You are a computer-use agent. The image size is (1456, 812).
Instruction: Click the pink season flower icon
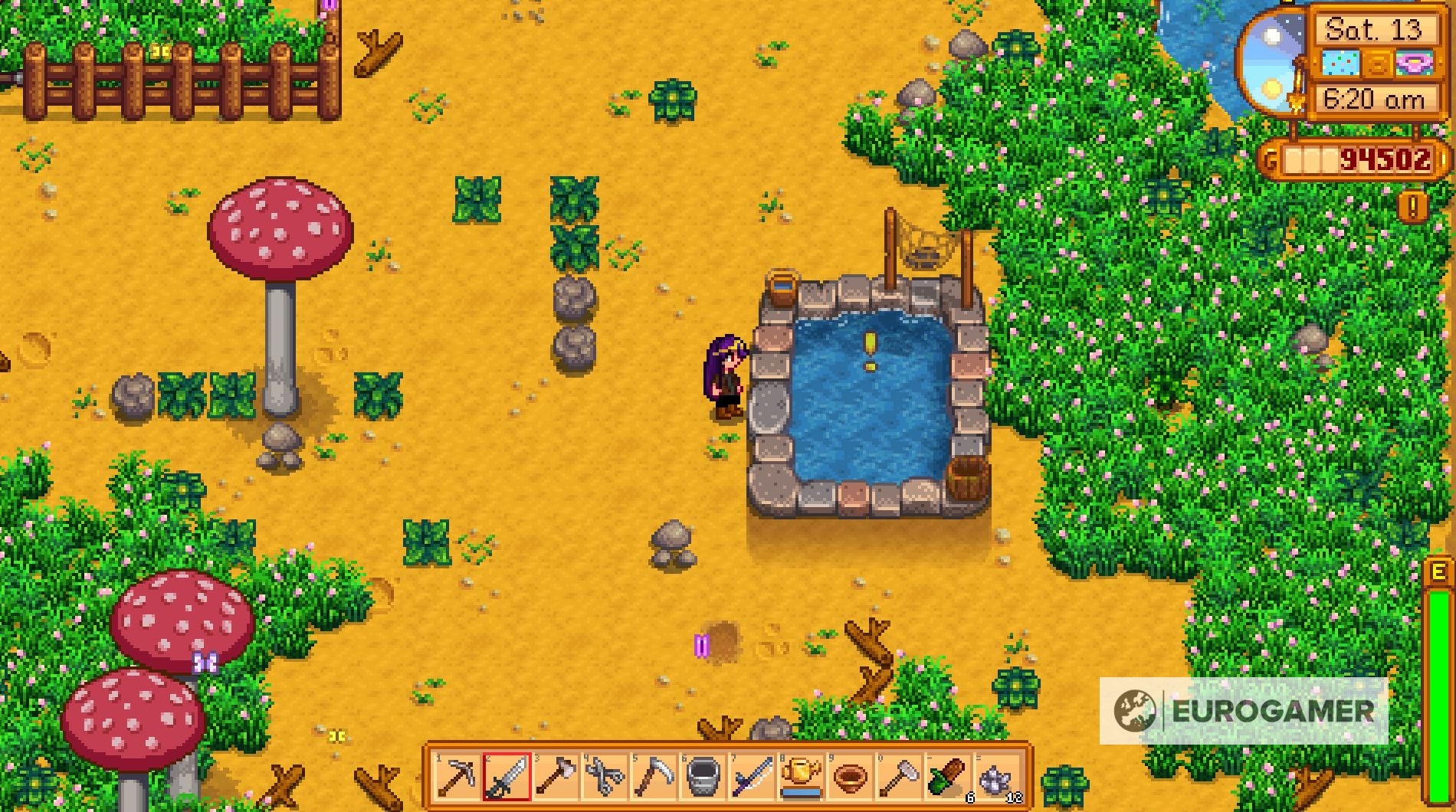click(x=1414, y=62)
